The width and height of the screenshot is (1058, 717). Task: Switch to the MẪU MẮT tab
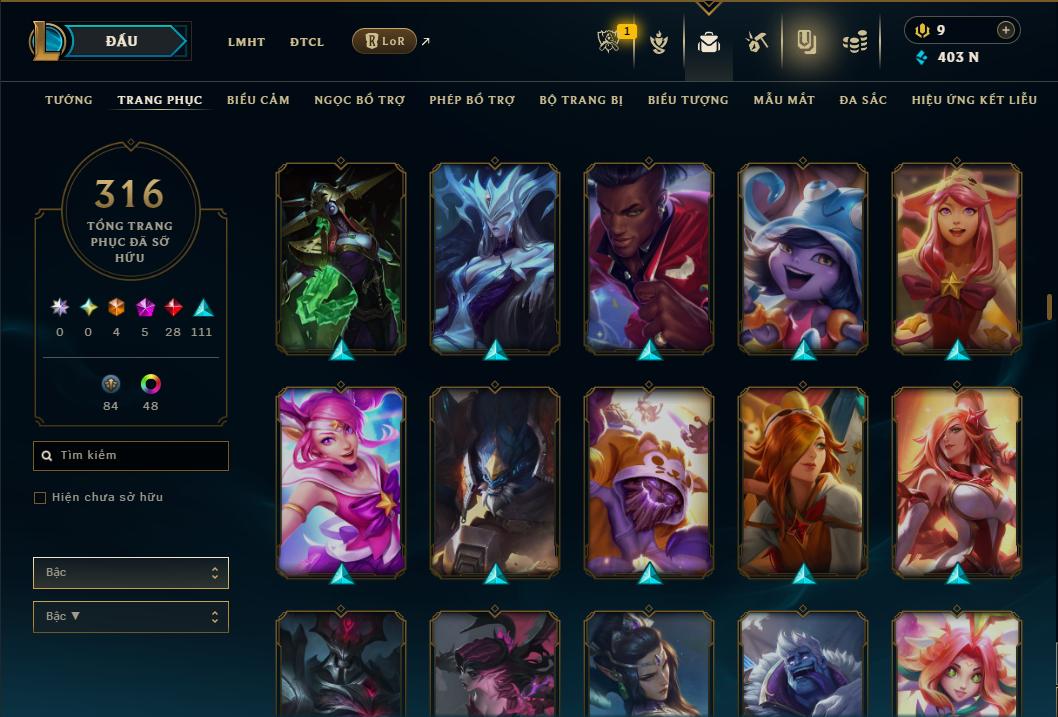(x=784, y=100)
